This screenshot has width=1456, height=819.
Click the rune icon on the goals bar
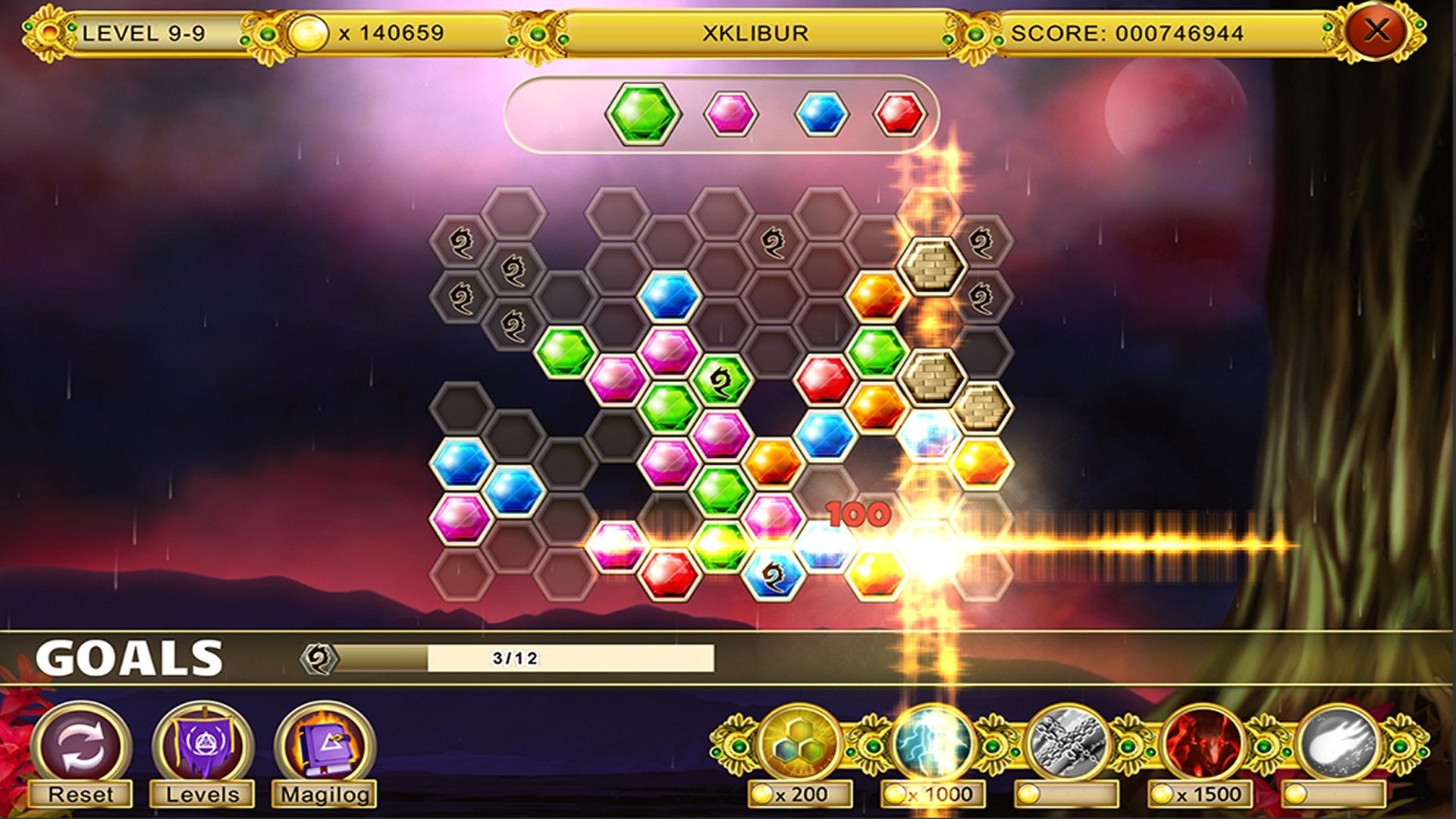point(318,658)
